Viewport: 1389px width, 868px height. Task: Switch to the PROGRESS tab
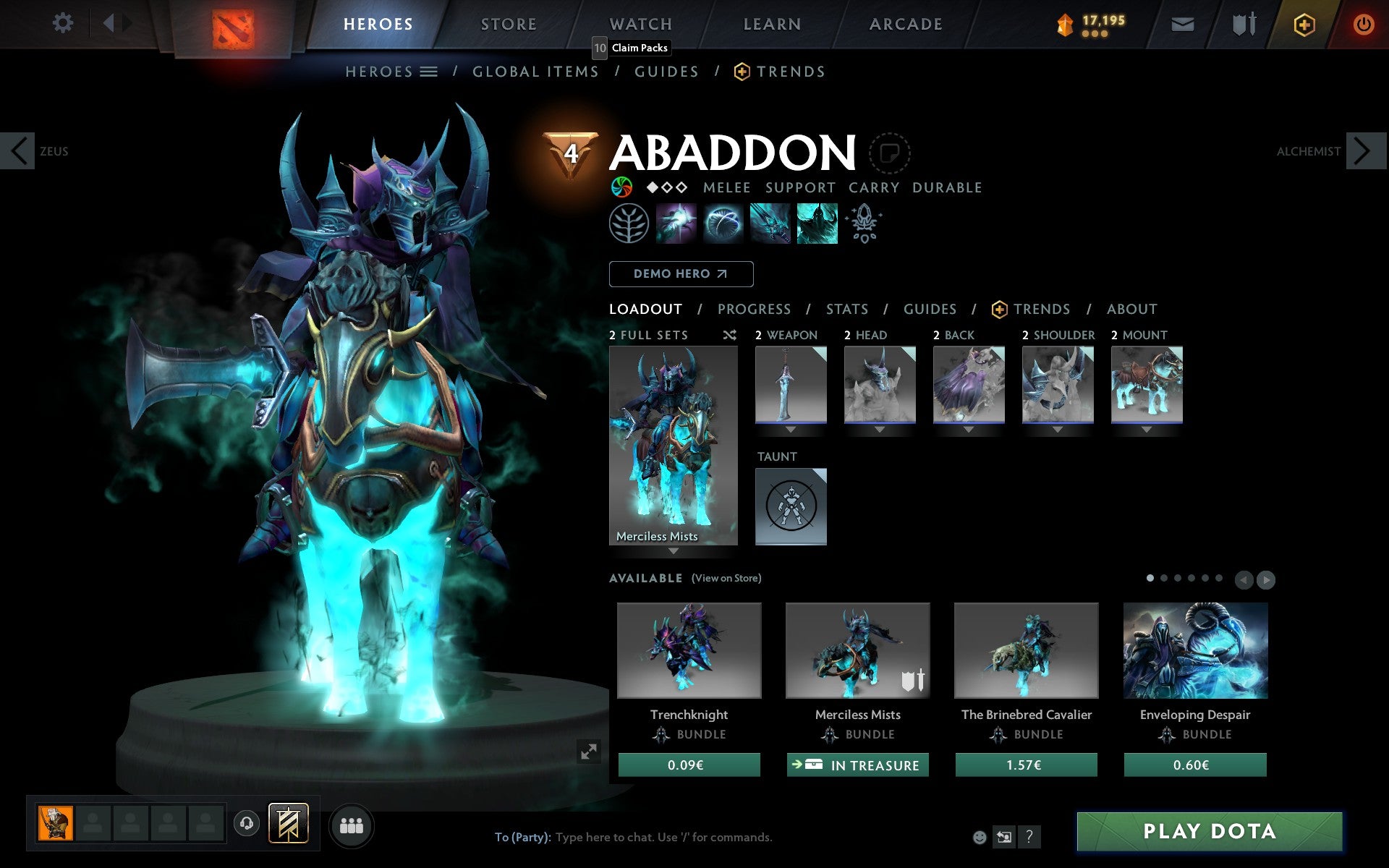(754, 309)
